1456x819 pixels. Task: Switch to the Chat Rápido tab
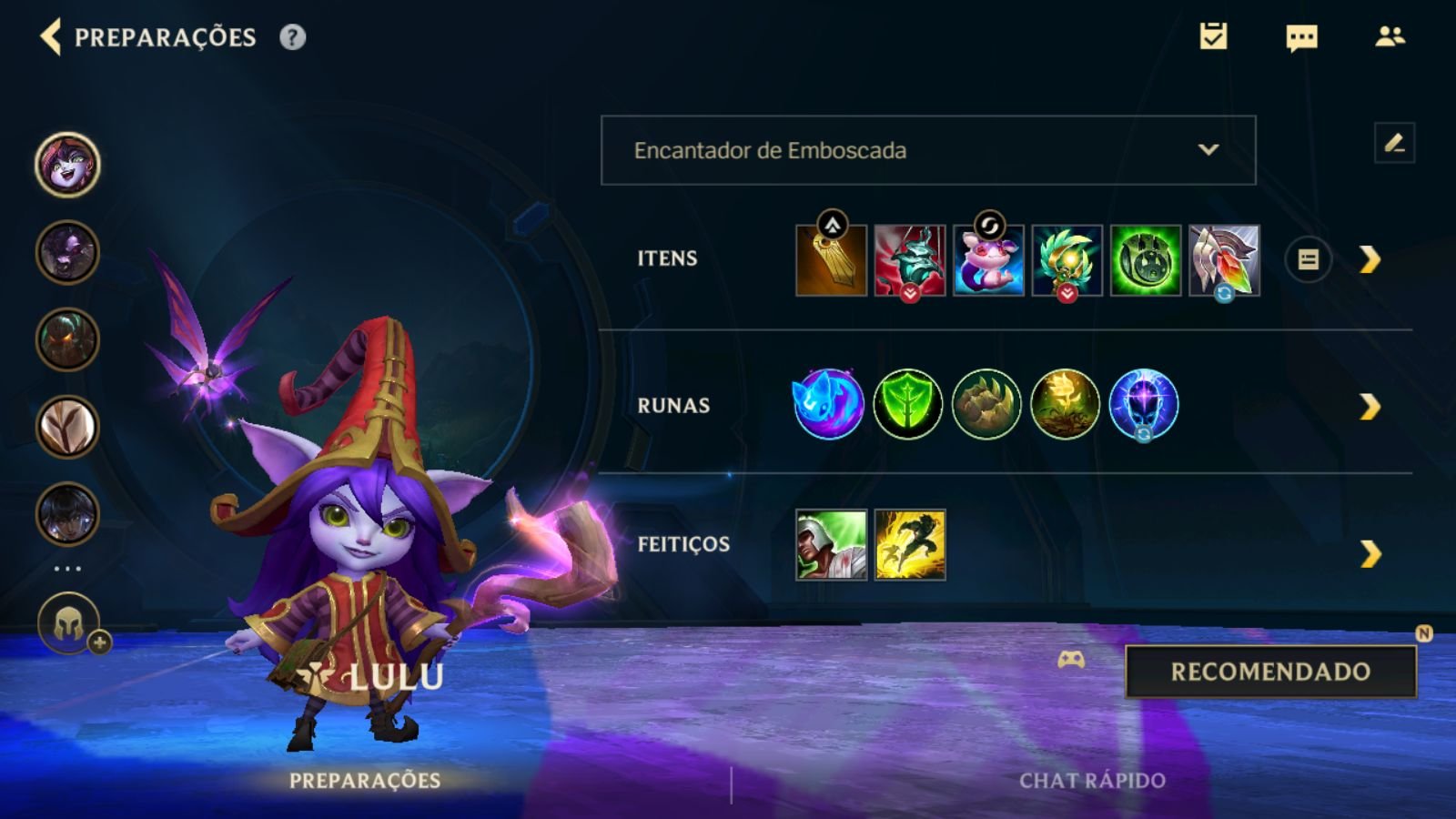tap(1092, 781)
